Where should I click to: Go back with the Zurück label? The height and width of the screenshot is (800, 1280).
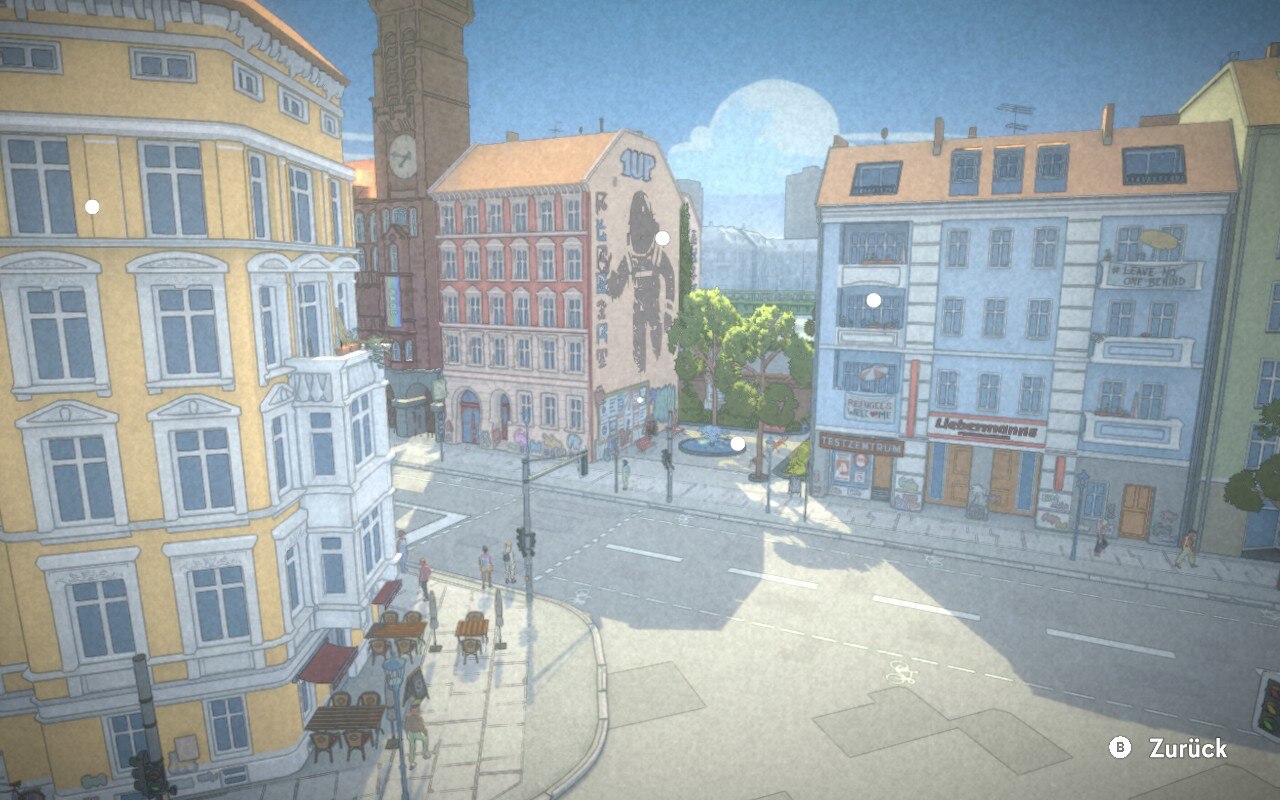click(1186, 748)
